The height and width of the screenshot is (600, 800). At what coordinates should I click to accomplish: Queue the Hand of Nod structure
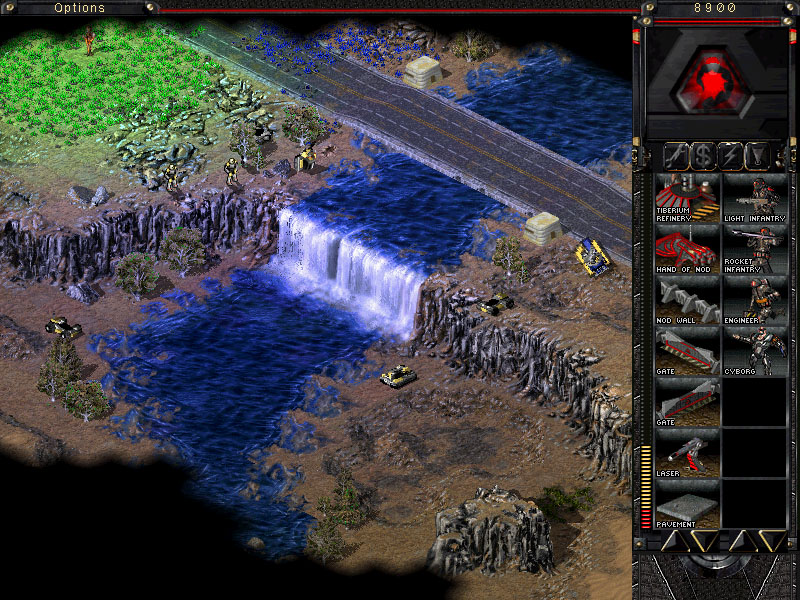pyautogui.click(x=687, y=249)
